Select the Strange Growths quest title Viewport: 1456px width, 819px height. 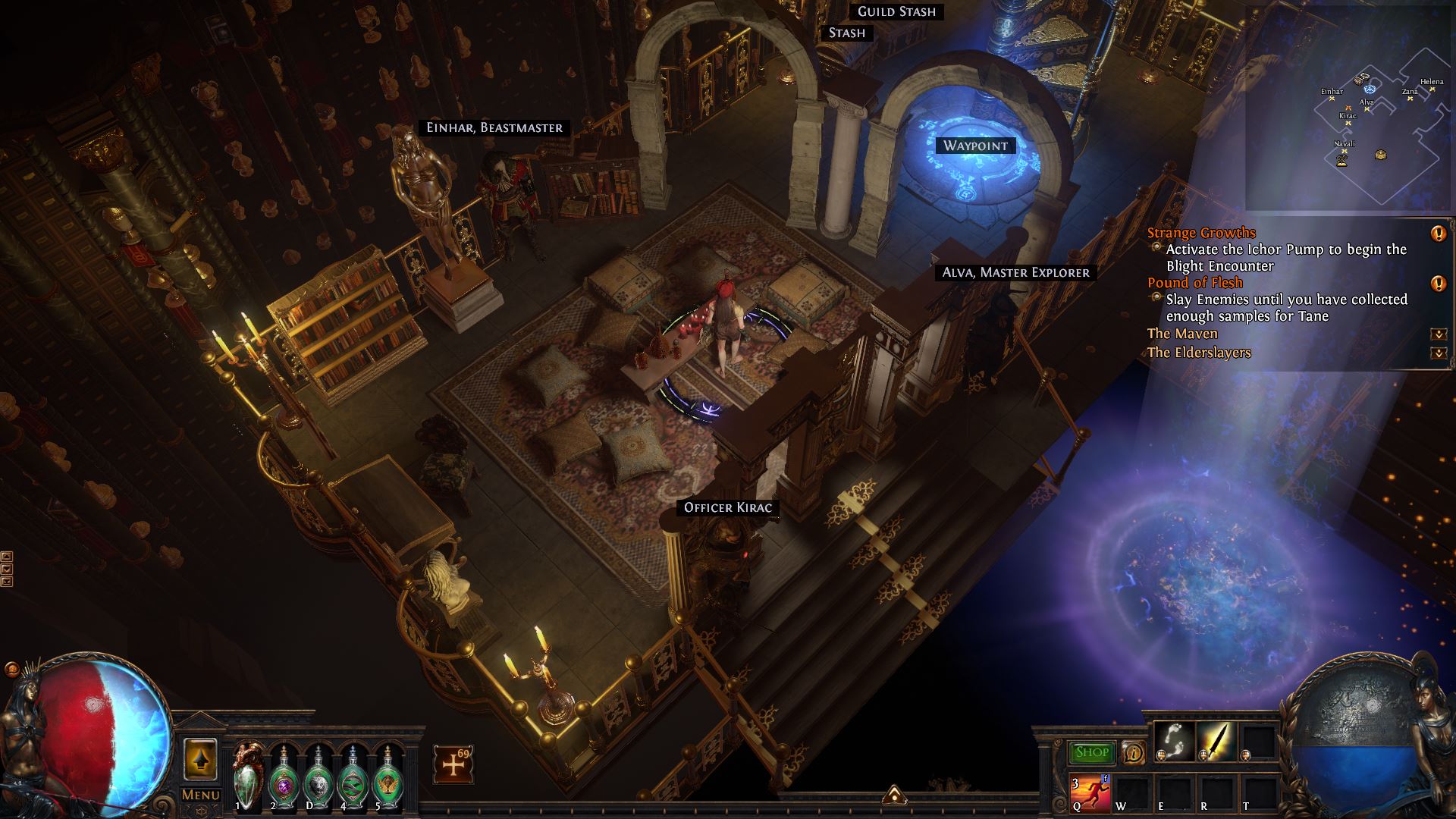click(x=1201, y=233)
